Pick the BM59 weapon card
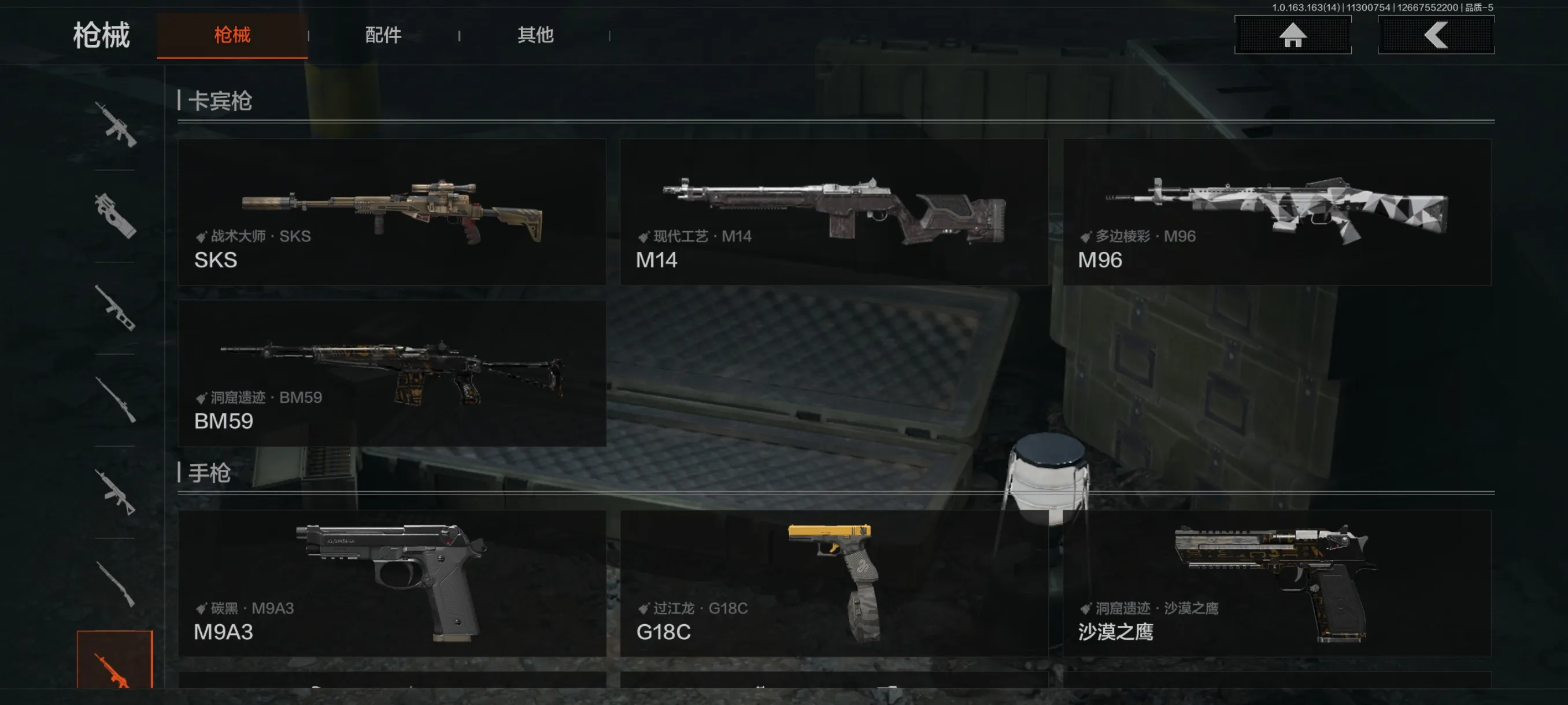Screen dimensions: 1568x705 [x=391, y=373]
